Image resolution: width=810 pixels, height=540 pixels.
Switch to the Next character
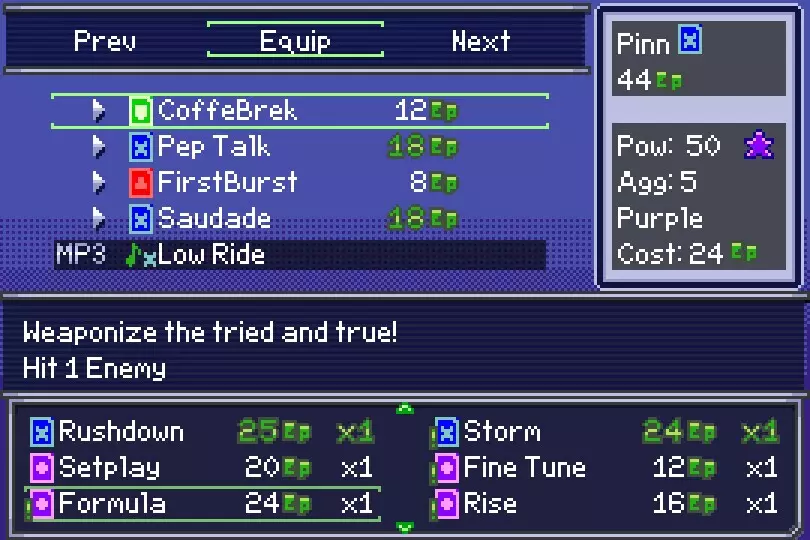coord(481,41)
